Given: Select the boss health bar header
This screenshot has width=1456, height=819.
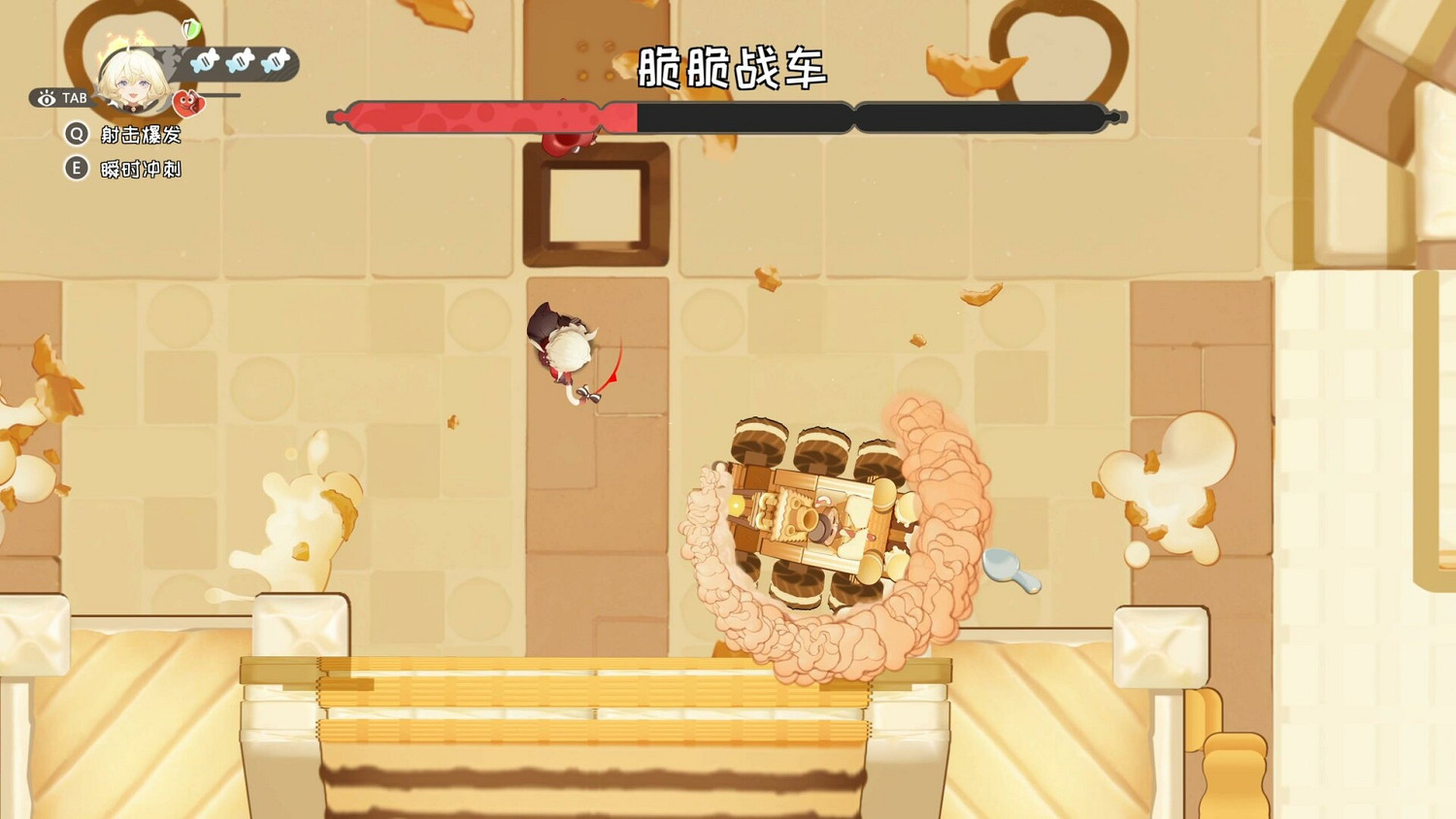Looking at the screenshot, I should 728,116.
